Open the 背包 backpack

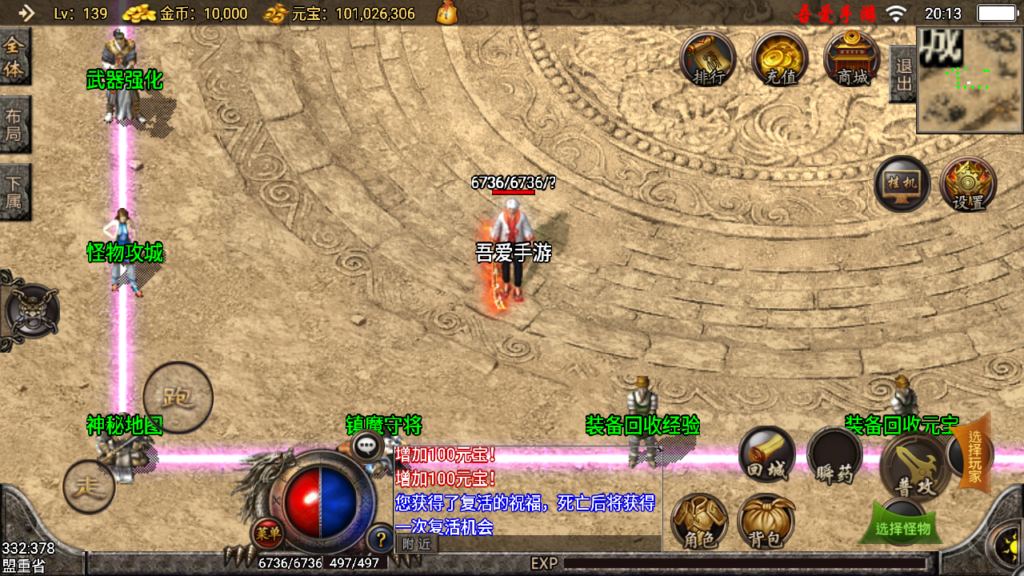(x=766, y=521)
